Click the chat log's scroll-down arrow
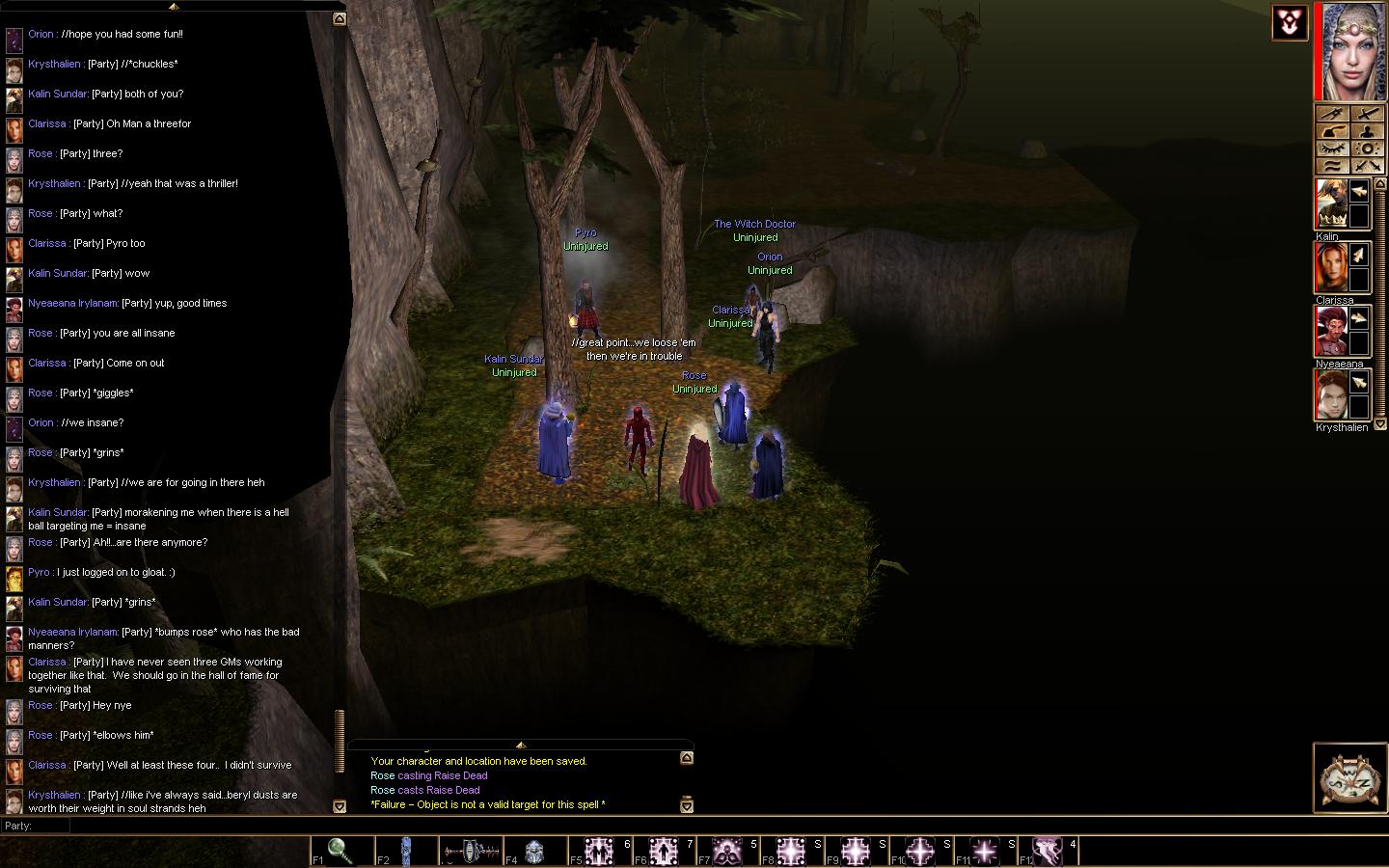The width and height of the screenshot is (1389, 868). (x=340, y=806)
